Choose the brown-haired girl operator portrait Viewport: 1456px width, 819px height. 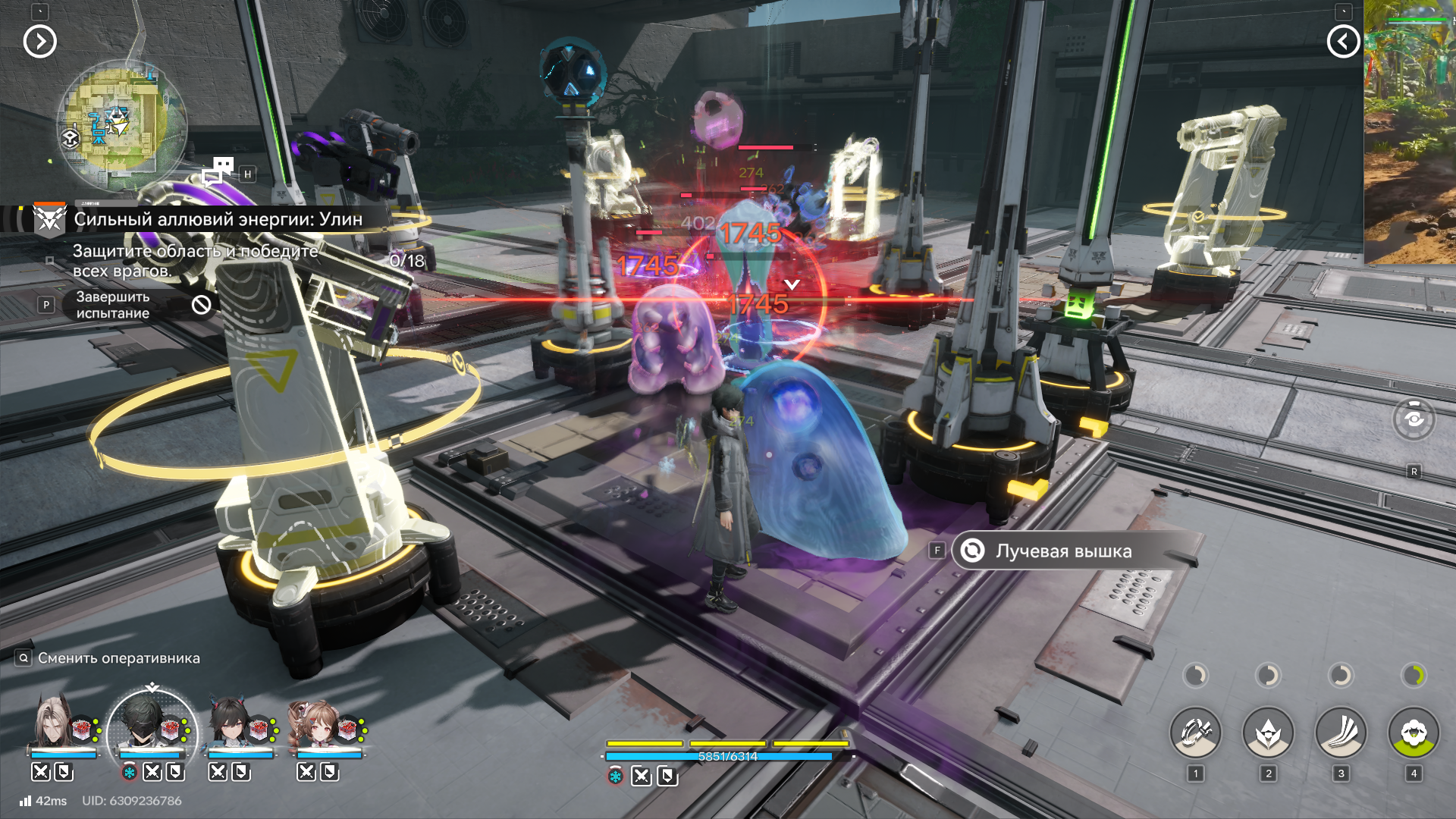pyautogui.click(x=317, y=724)
